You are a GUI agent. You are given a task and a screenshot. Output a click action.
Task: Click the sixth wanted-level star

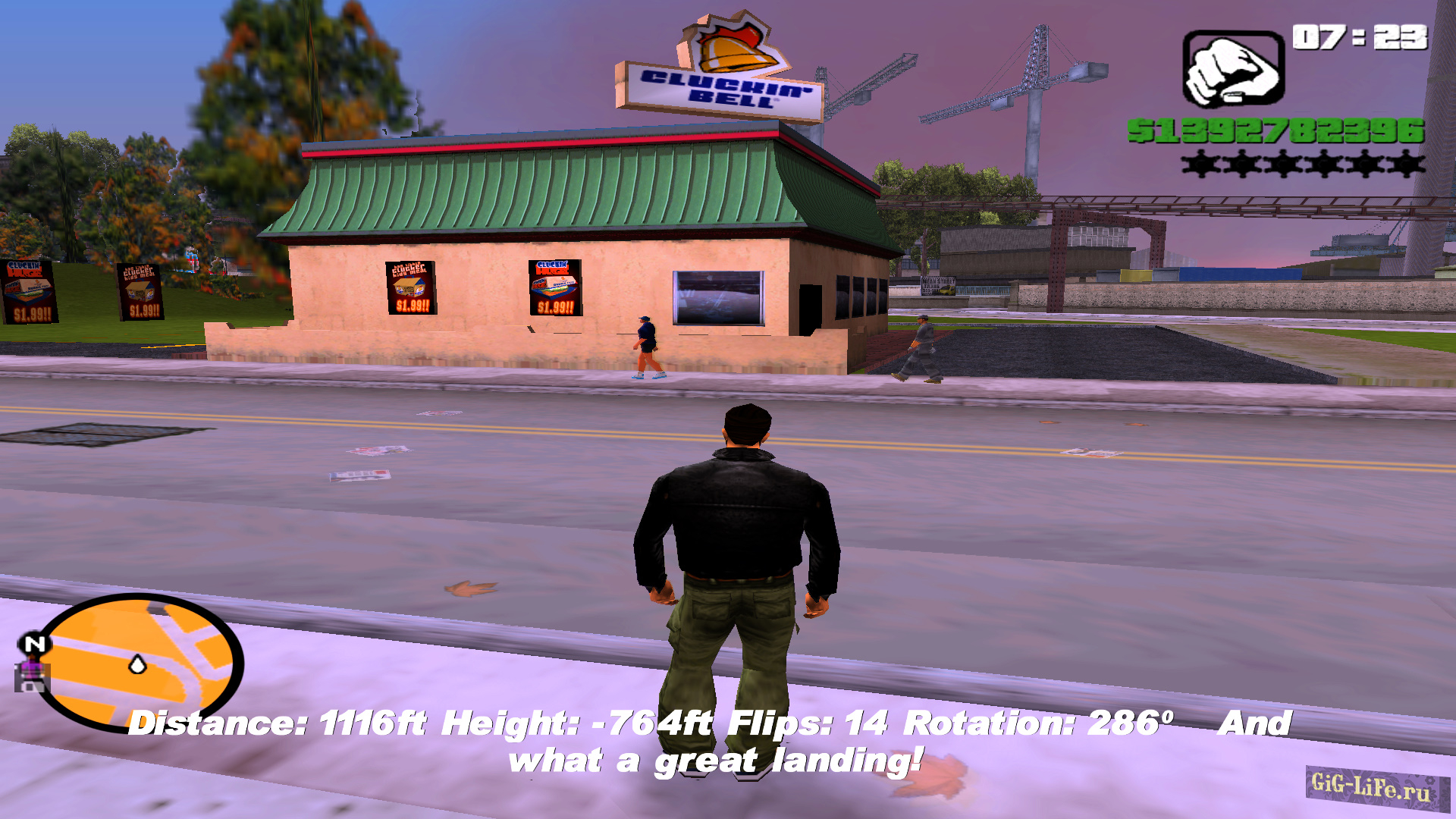pos(1407,163)
